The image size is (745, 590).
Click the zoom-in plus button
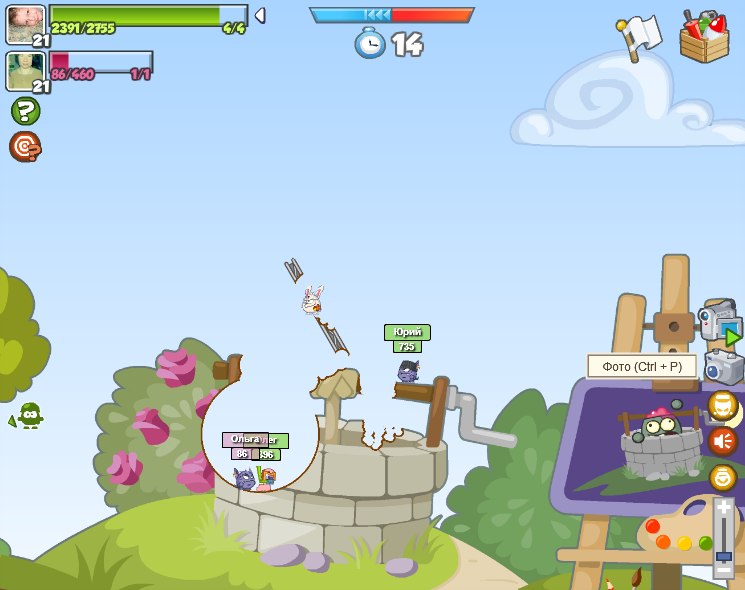pyautogui.click(x=723, y=507)
